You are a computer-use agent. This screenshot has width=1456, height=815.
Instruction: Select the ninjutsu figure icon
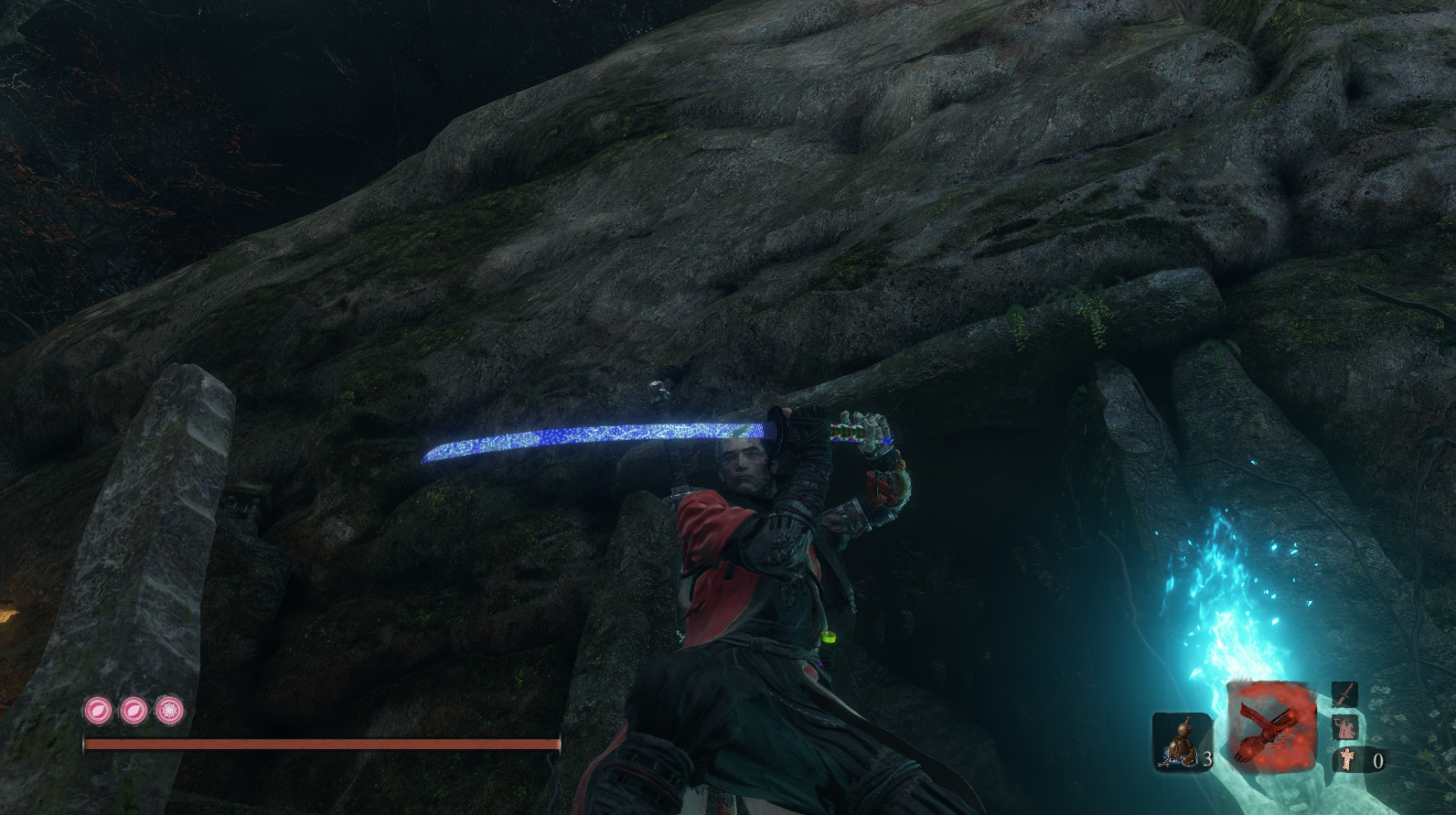[1344, 728]
